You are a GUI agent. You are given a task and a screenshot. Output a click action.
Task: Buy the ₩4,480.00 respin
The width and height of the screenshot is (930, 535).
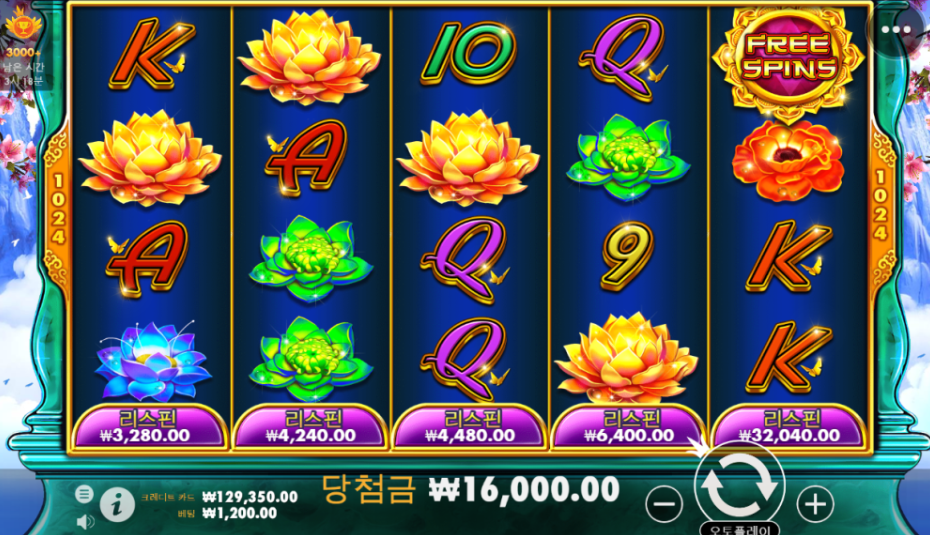pyautogui.click(x=470, y=427)
